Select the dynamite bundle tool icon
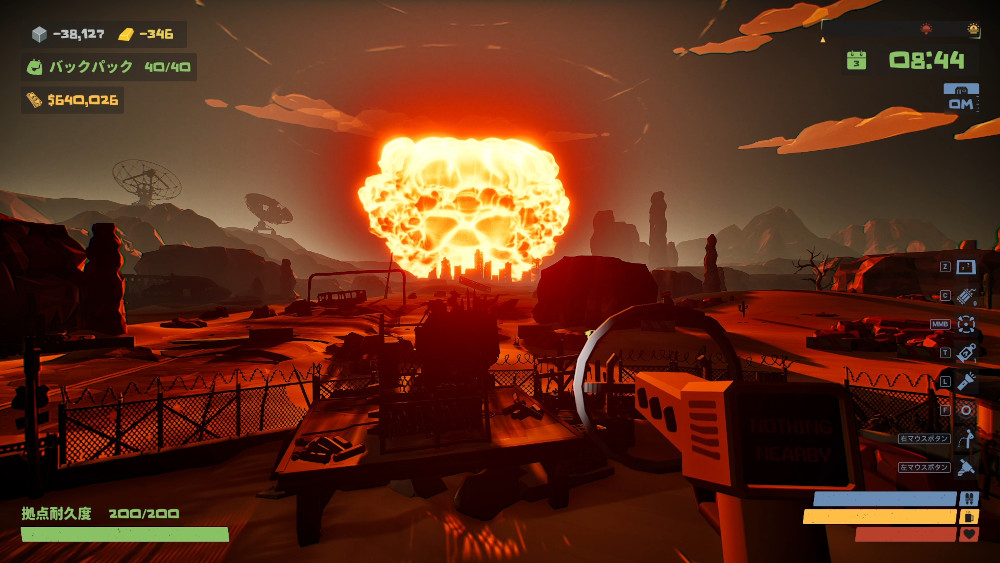 tap(966, 295)
